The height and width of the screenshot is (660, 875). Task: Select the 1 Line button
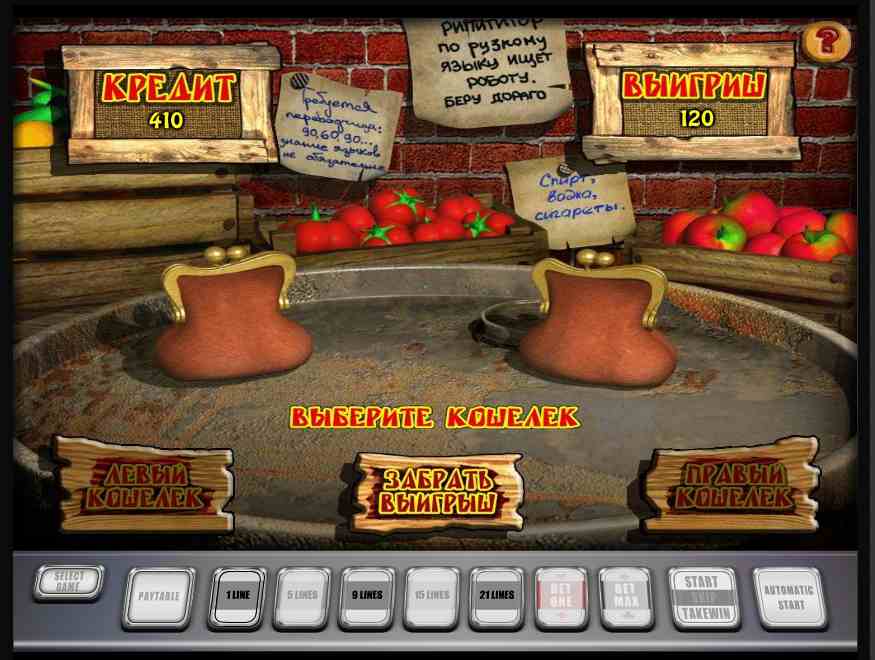point(237,597)
